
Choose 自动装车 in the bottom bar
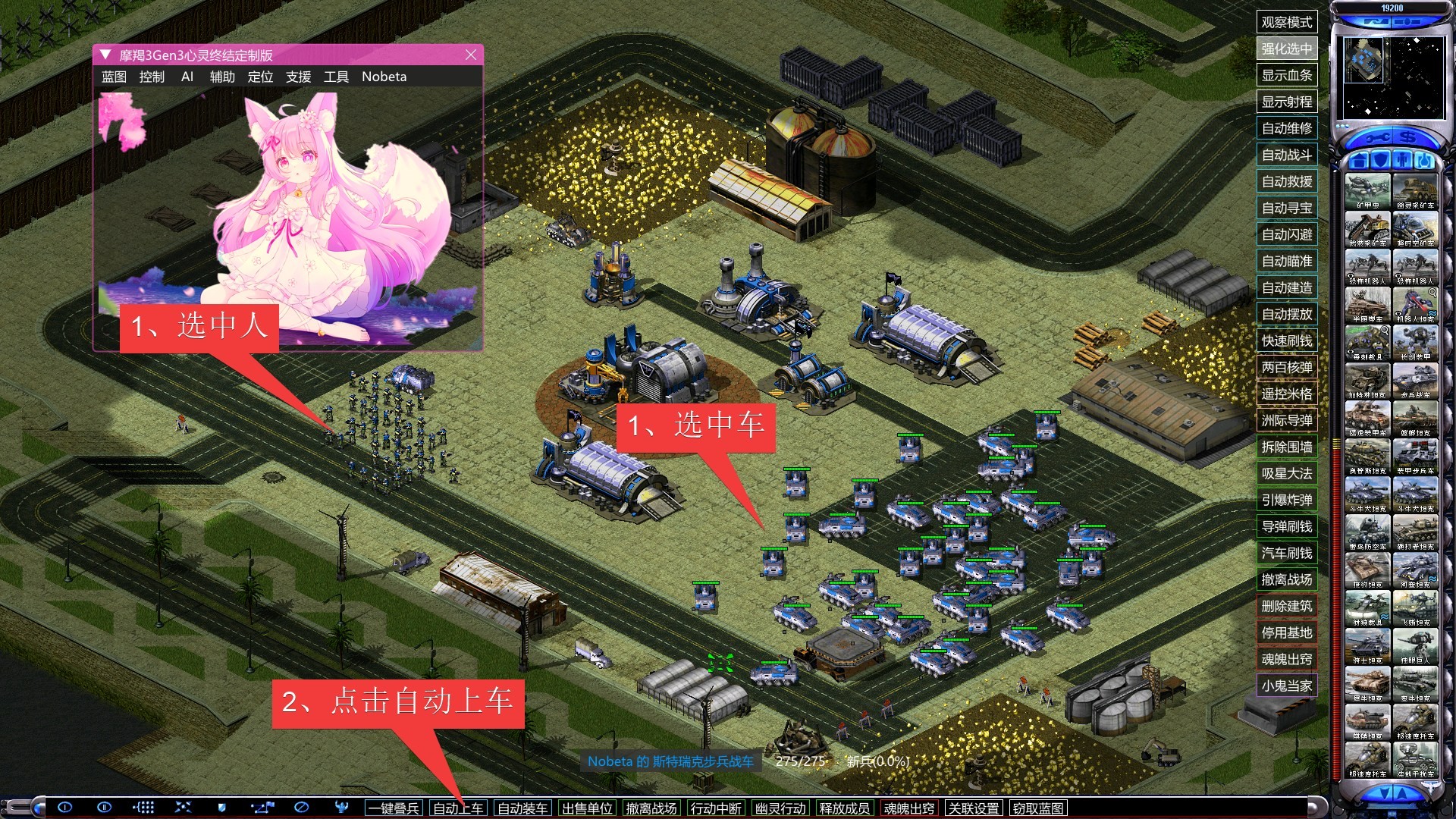tap(522, 808)
